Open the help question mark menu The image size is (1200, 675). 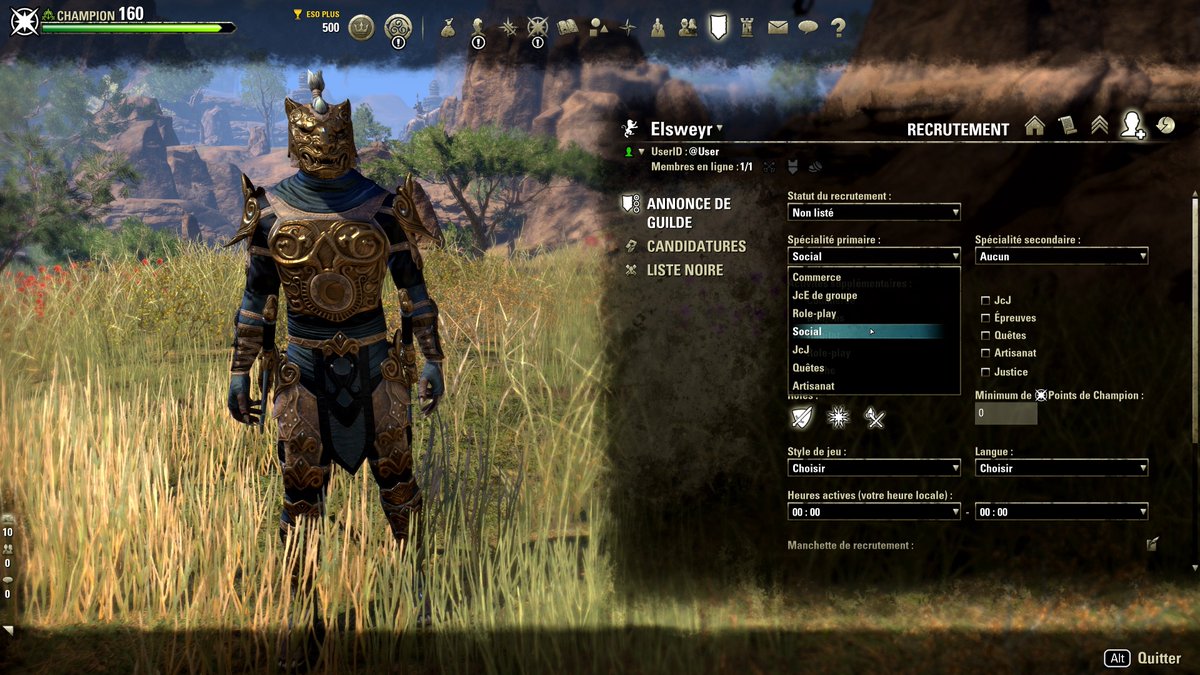point(838,28)
